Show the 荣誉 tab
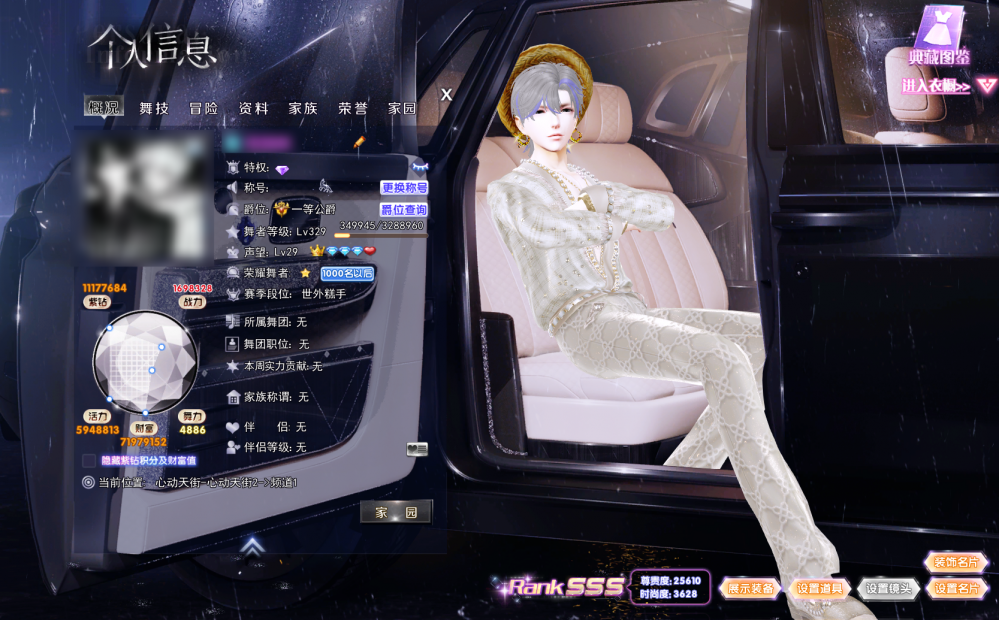This screenshot has width=999, height=620. tap(353, 108)
